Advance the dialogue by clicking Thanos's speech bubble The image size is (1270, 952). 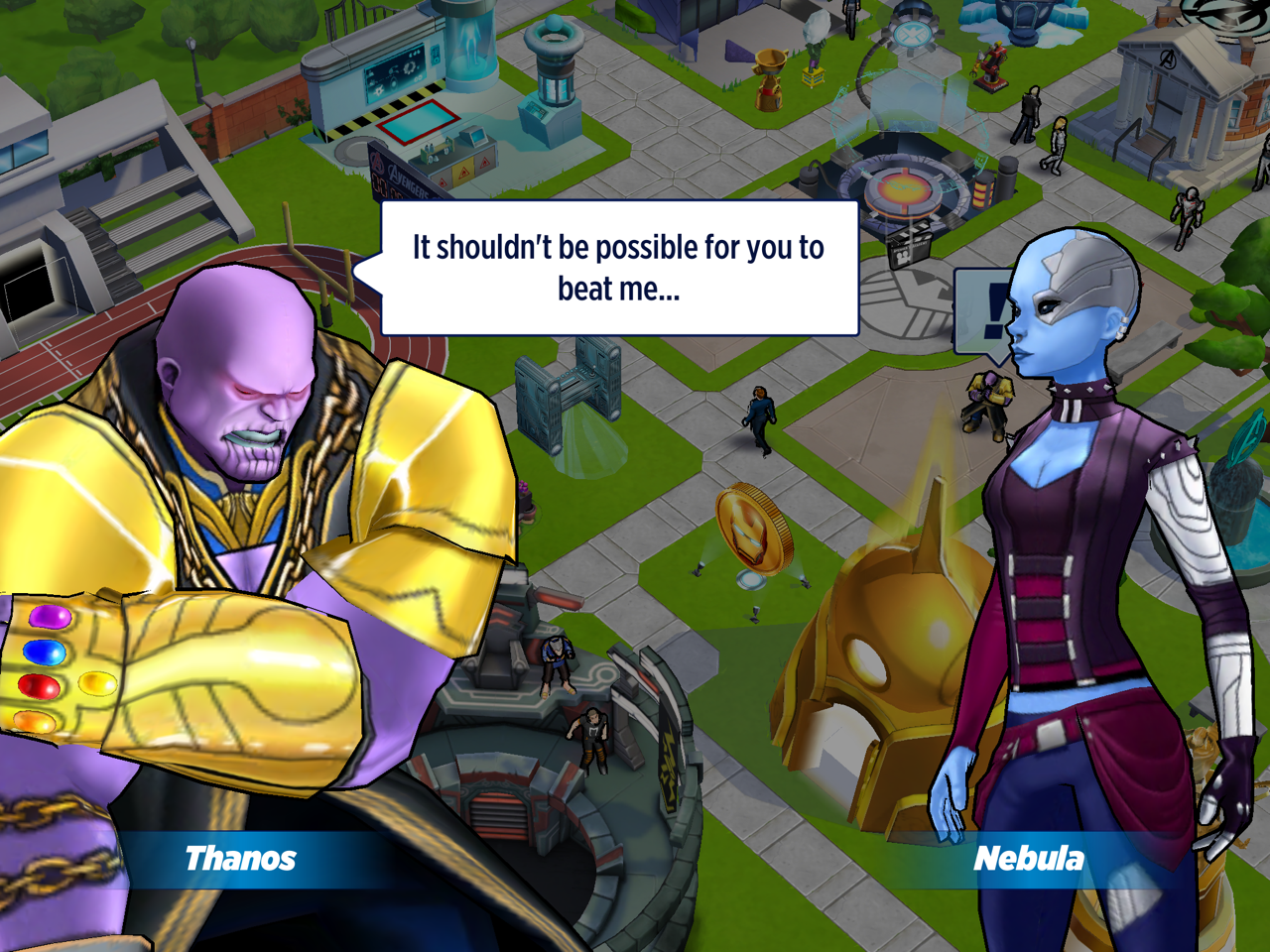coord(618,268)
